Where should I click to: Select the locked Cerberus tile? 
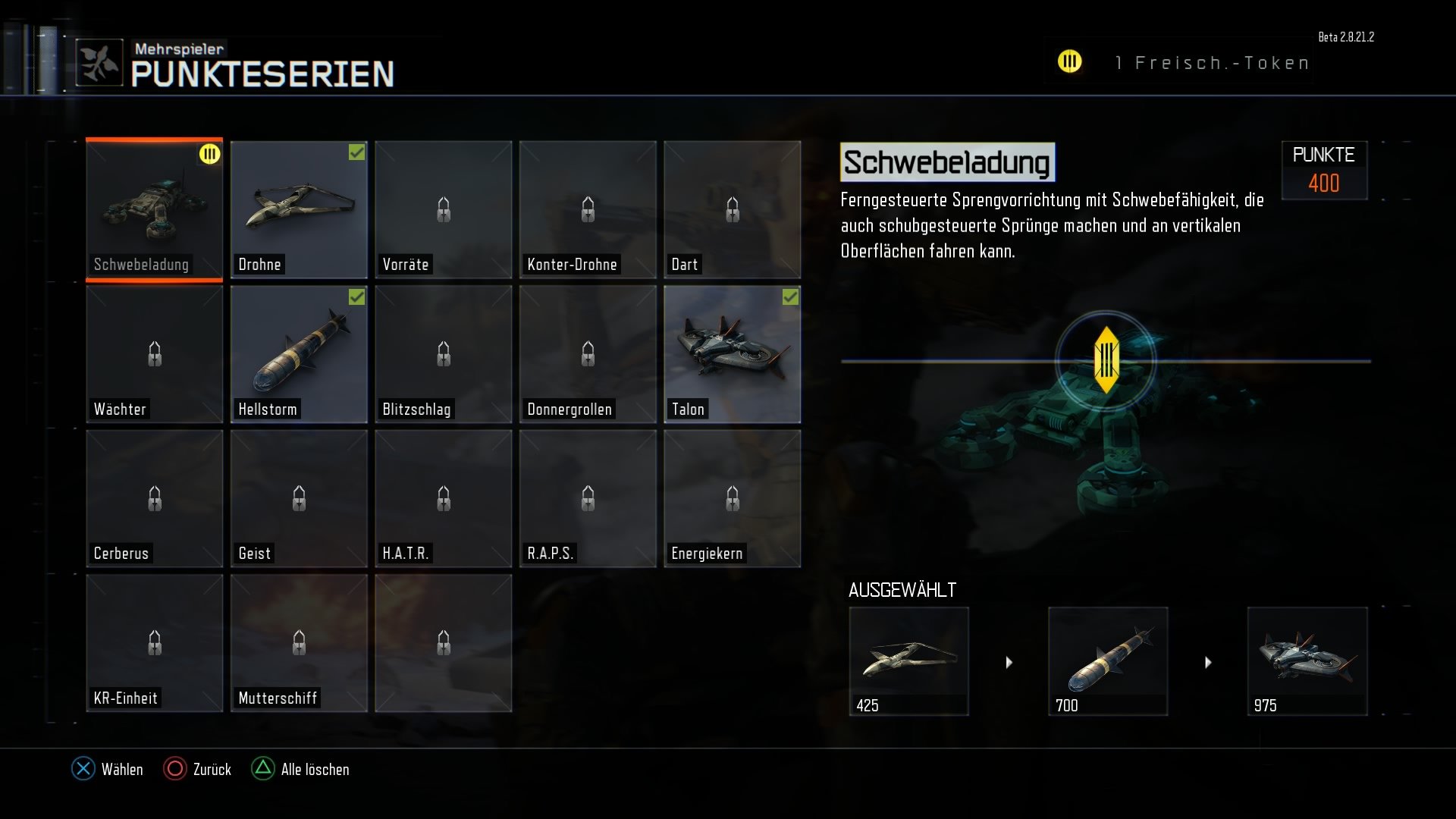(154, 498)
